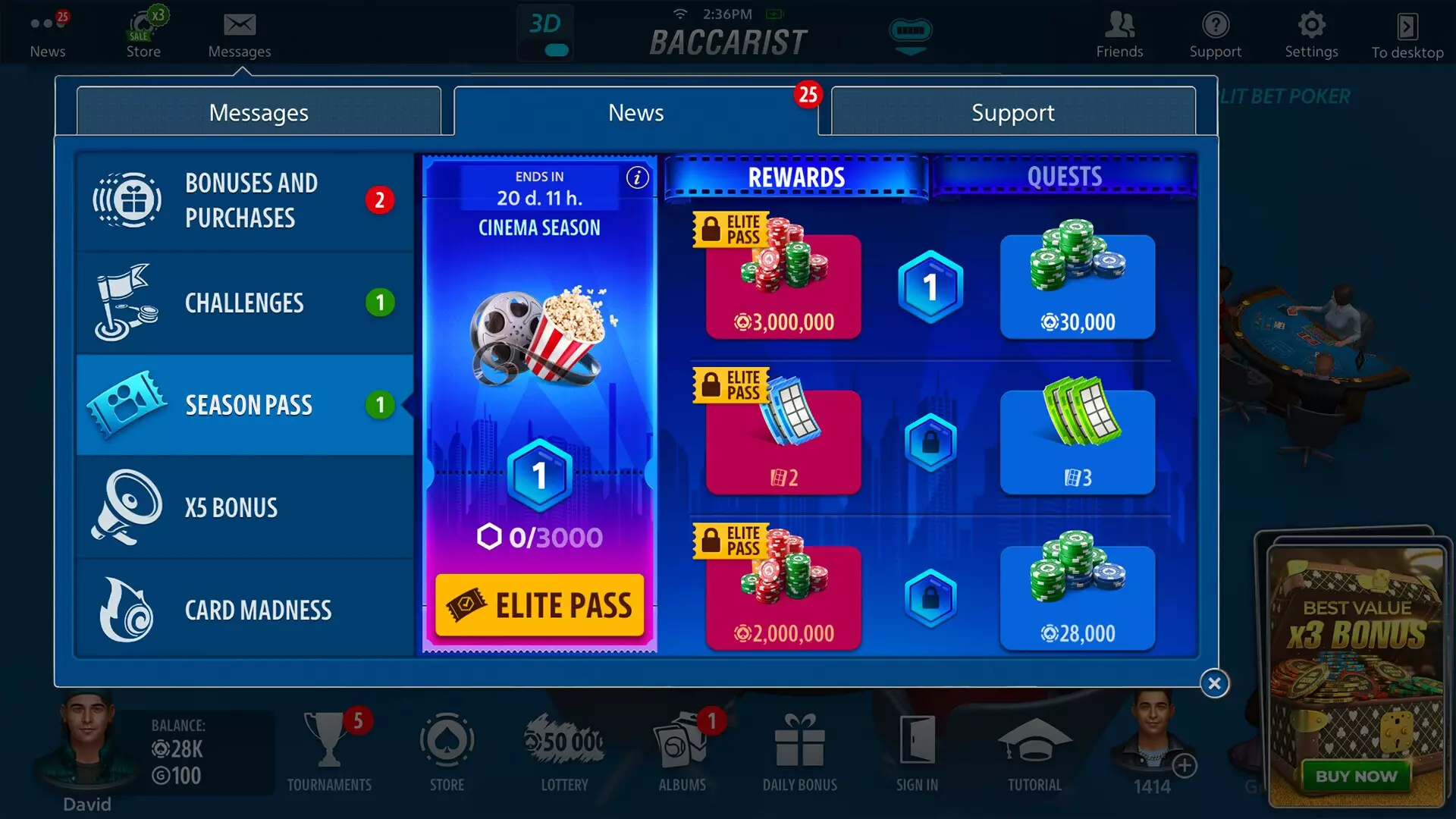Switch to the Support tab
1456x819 pixels.
pos(1012,112)
